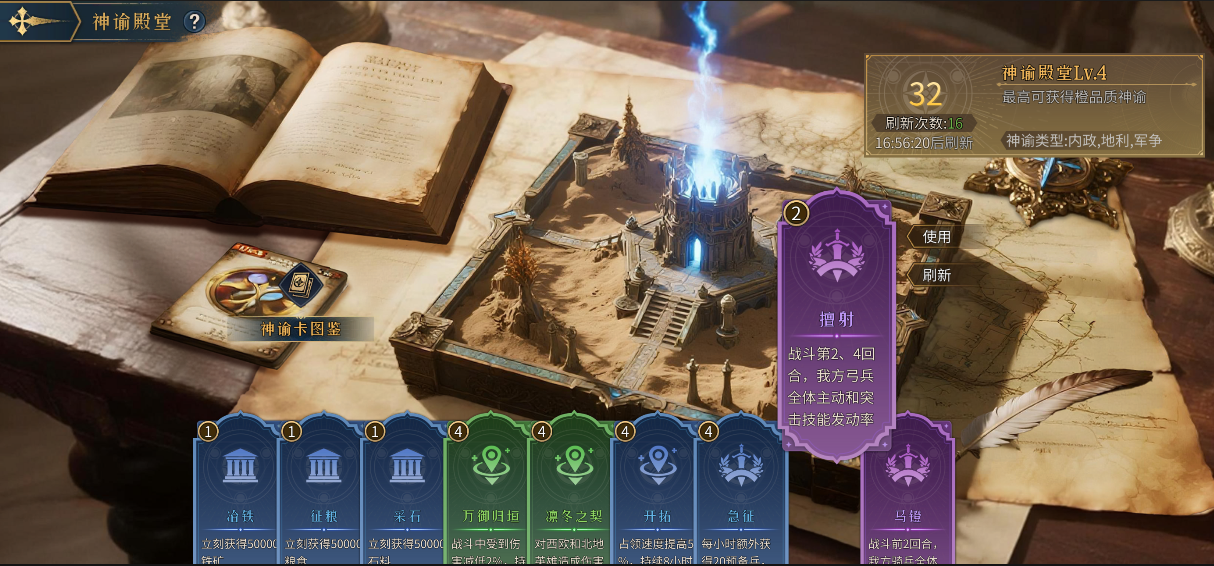Screen dimensions: 1214x566
Task: Choose the 征粮 oracle card
Action: [321, 490]
